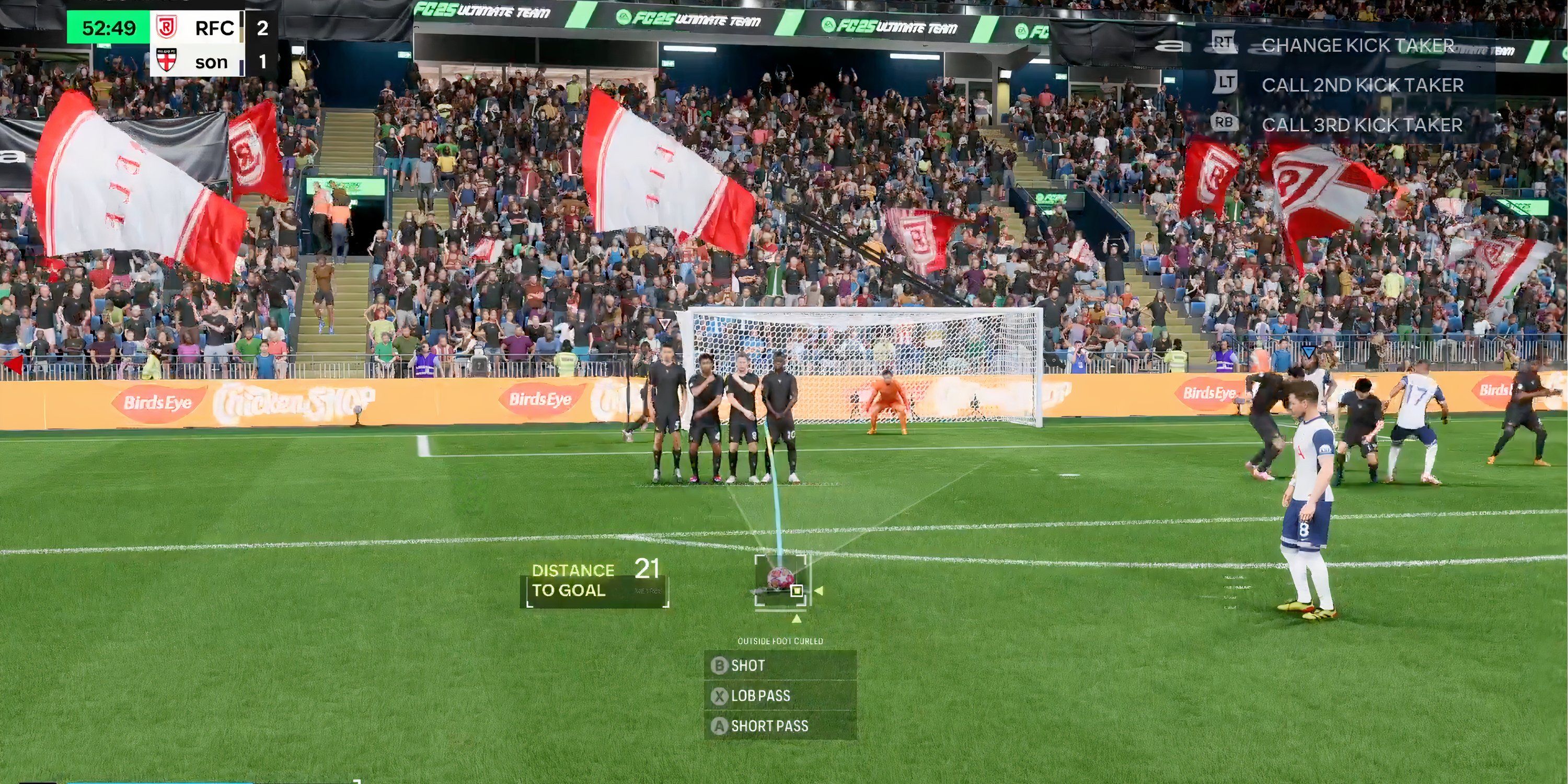Select the SHOT menu entry

pos(750,665)
